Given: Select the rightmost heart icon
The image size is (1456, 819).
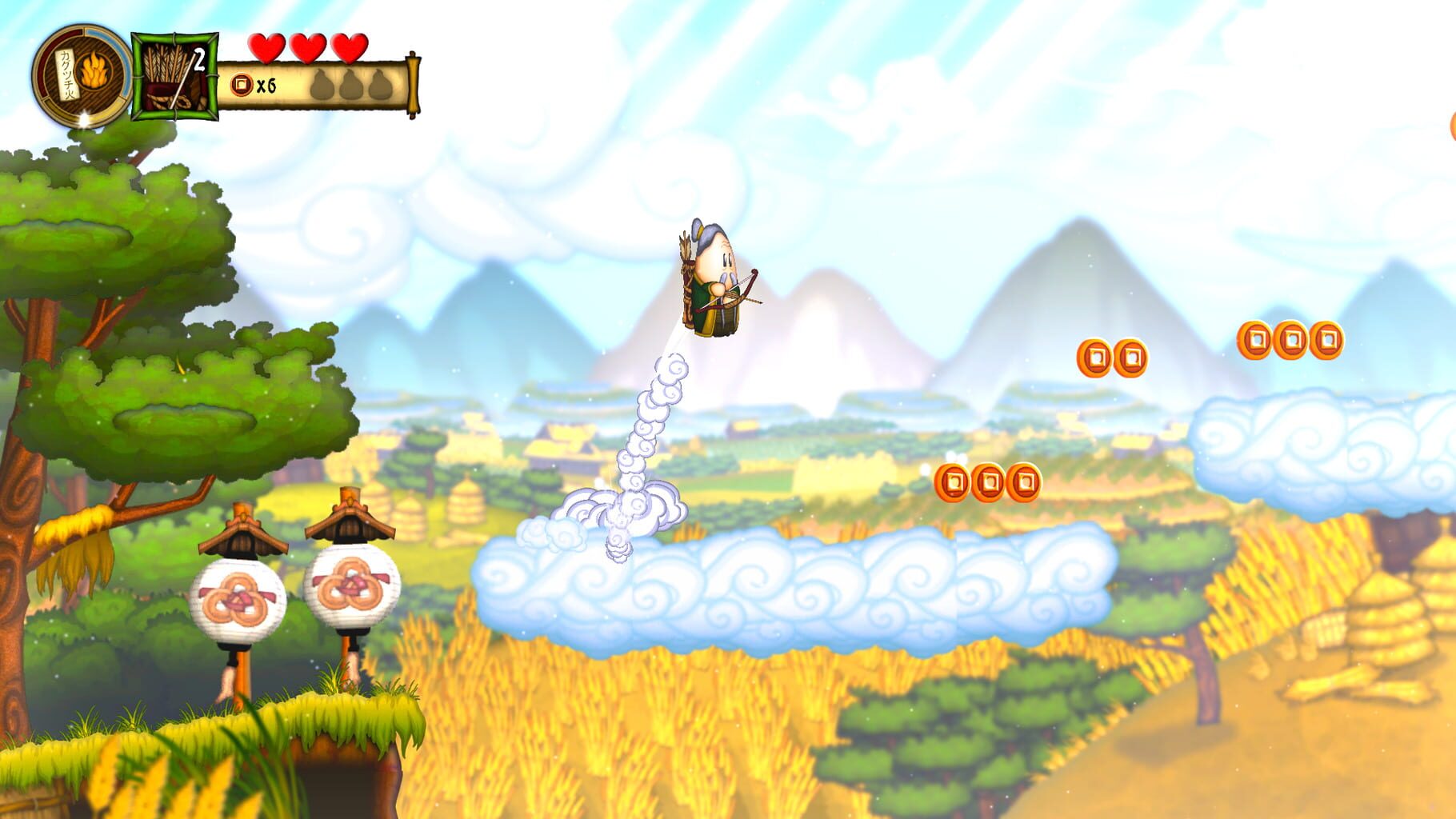Looking at the screenshot, I should (x=350, y=48).
